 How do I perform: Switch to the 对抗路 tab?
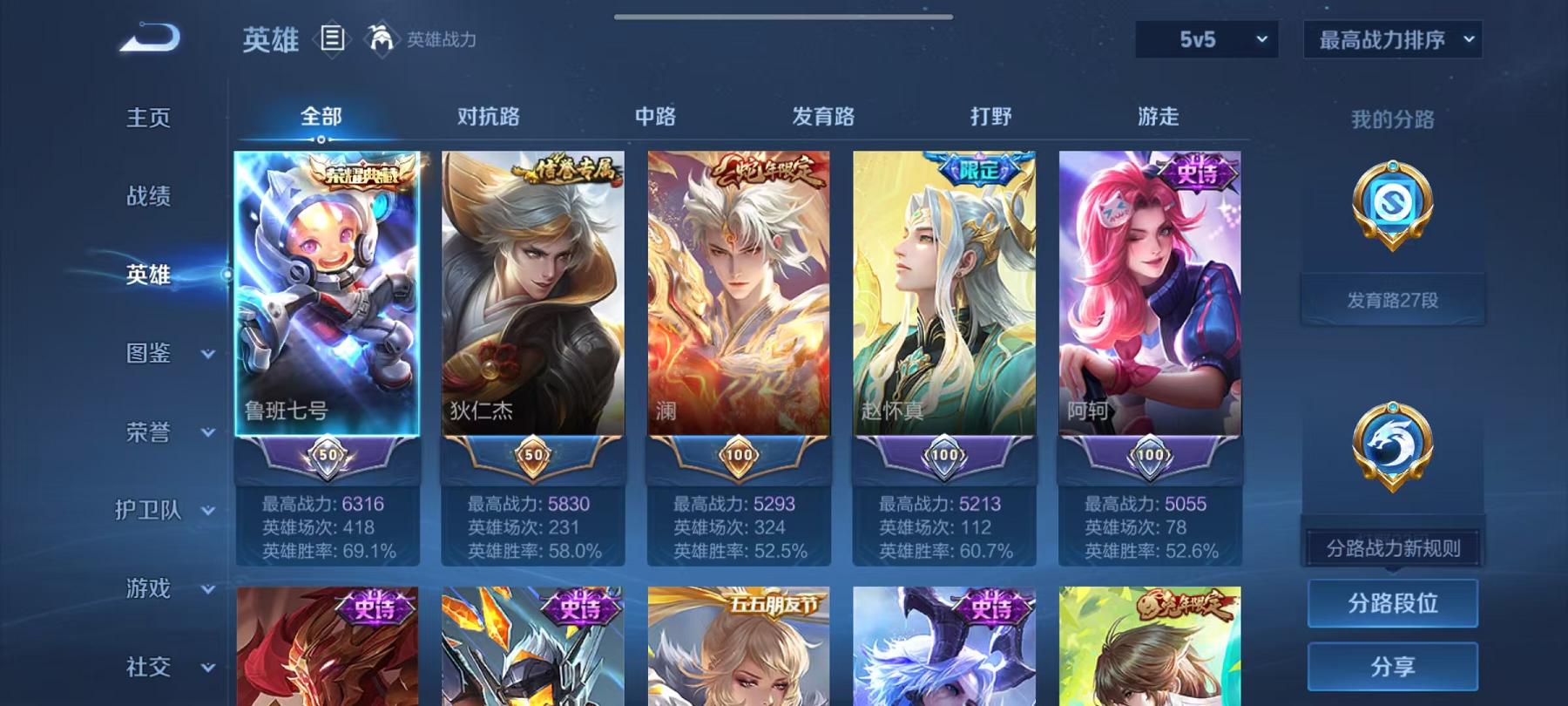487,116
